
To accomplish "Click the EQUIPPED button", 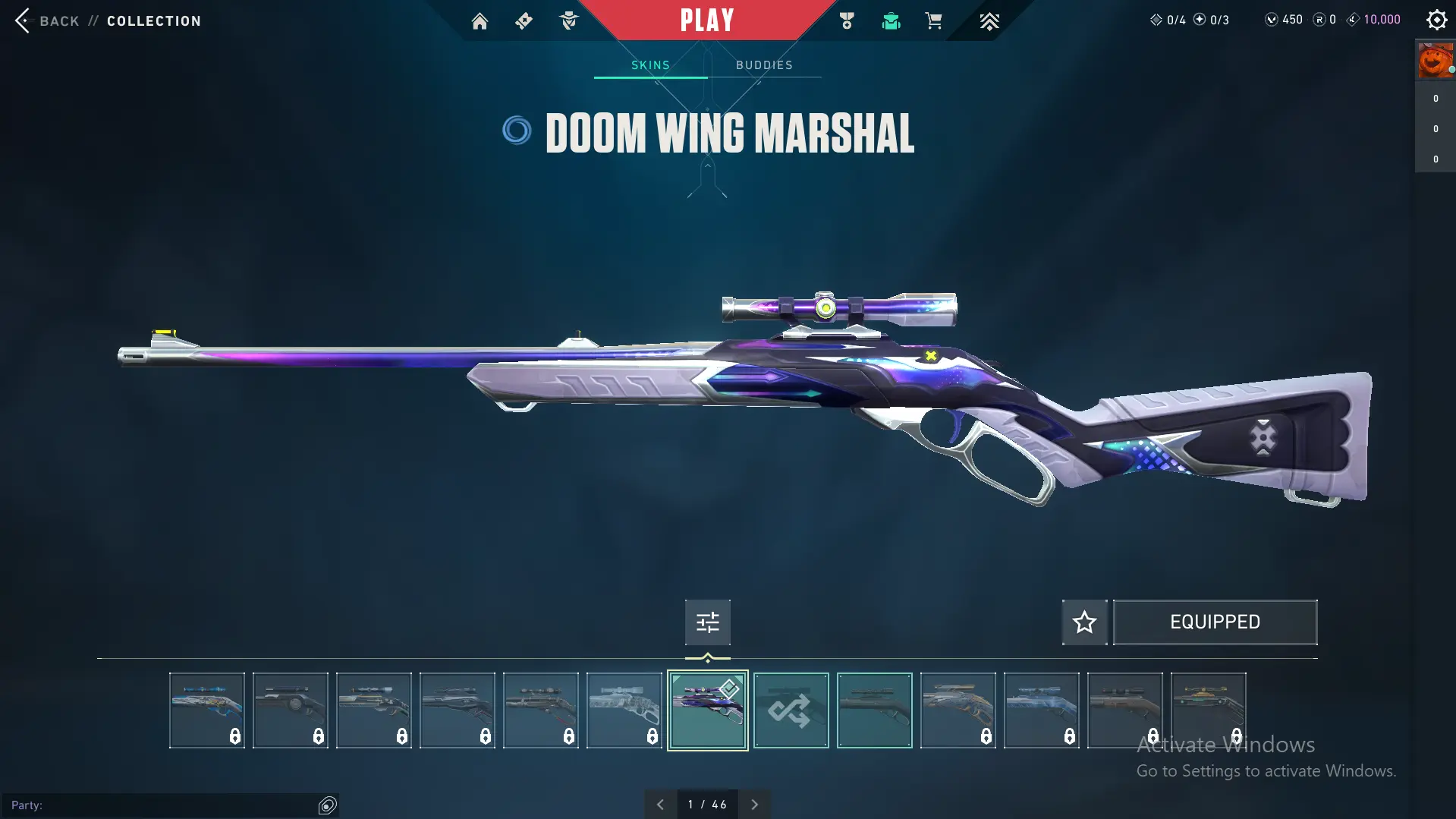I will (x=1215, y=622).
